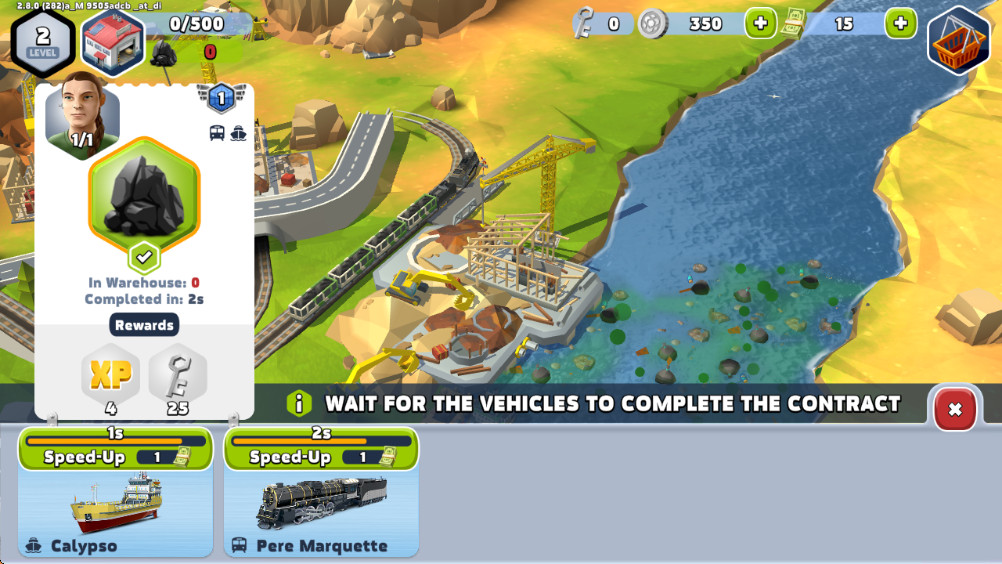Click the green info icon on banner
The height and width of the screenshot is (564, 1002).
pyautogui.click(x=298, y=403)
